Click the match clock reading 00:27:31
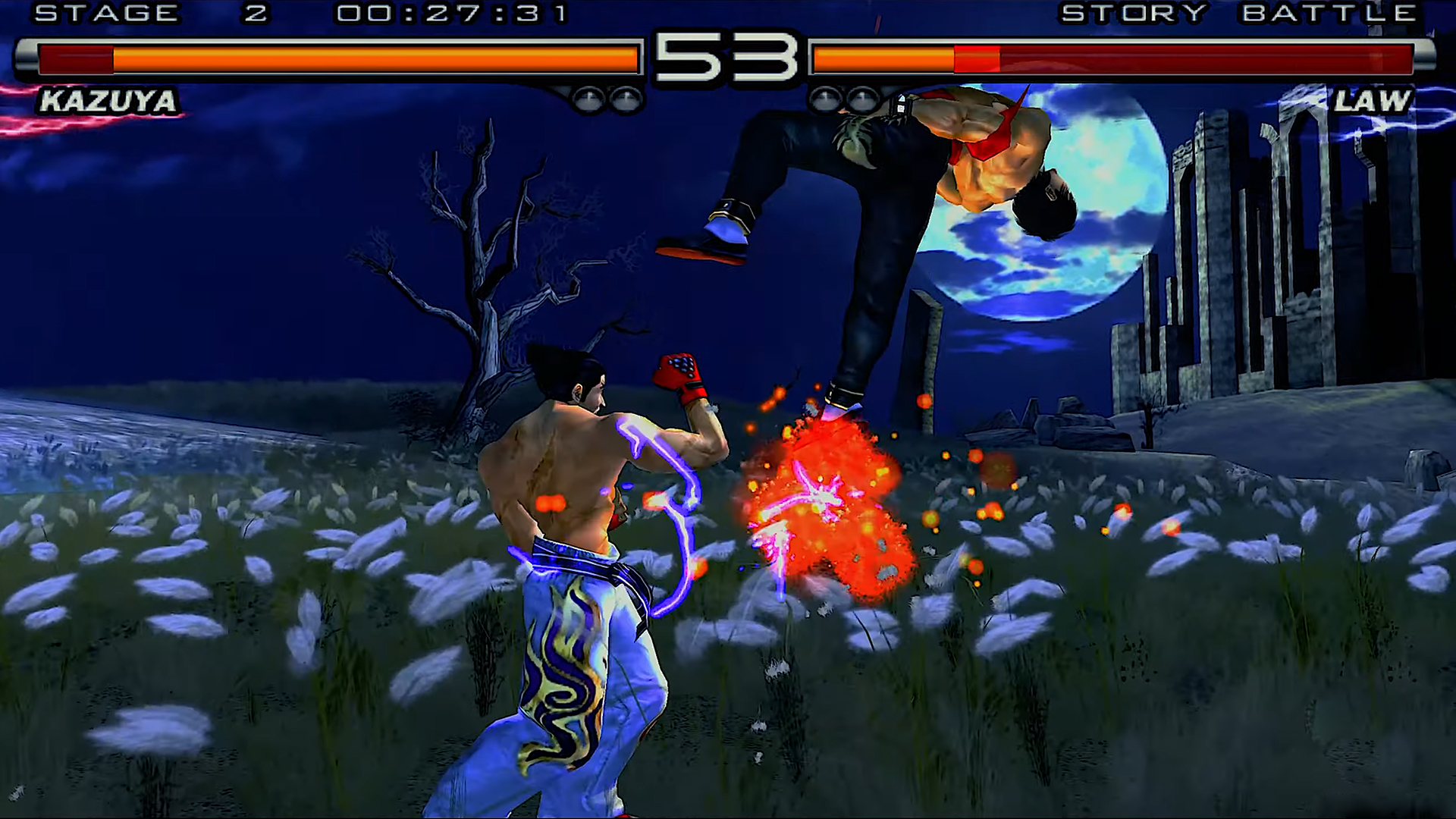 pos(447,12)
